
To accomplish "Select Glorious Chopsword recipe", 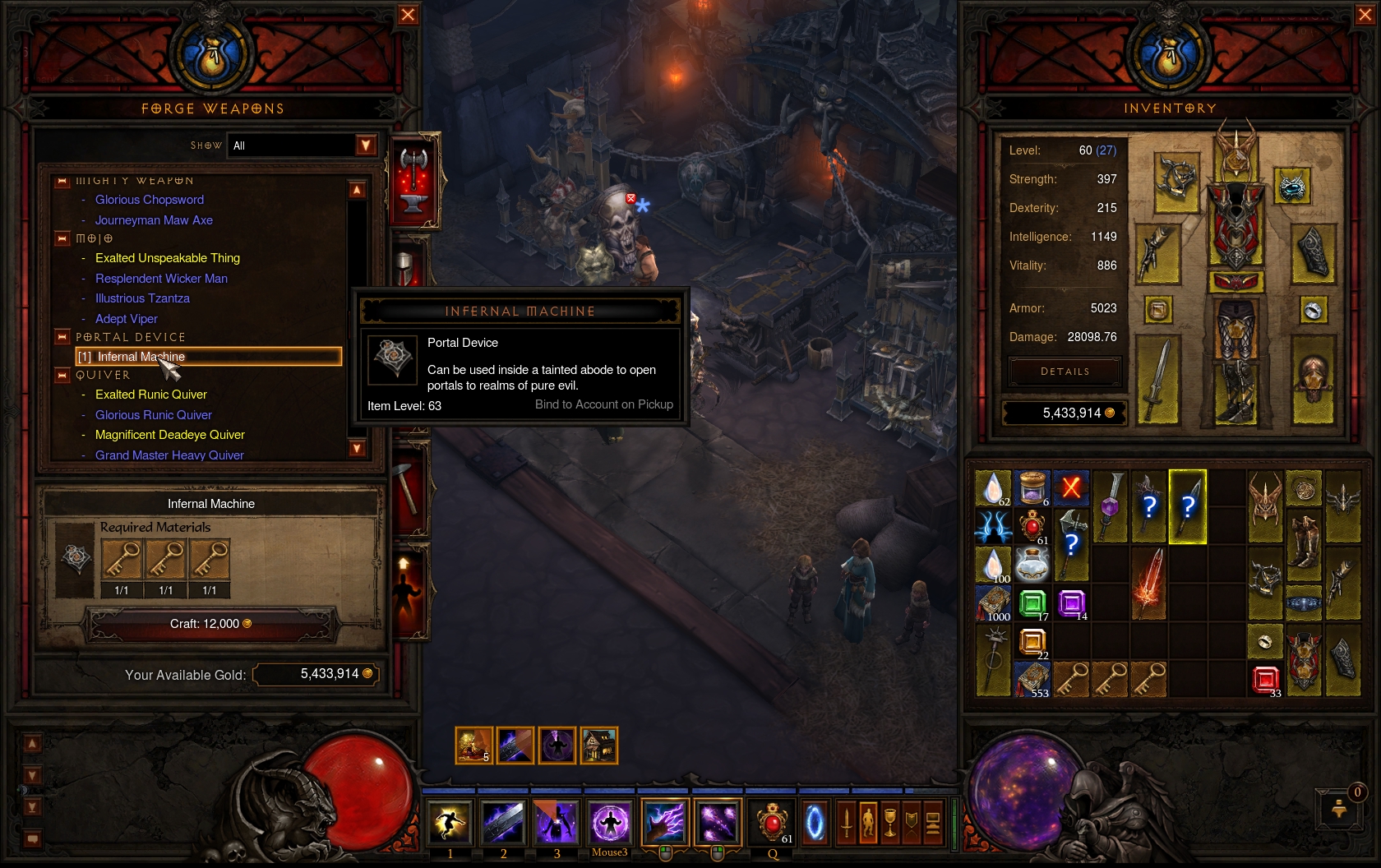I will pyautogui.click(x=150, y=200).
